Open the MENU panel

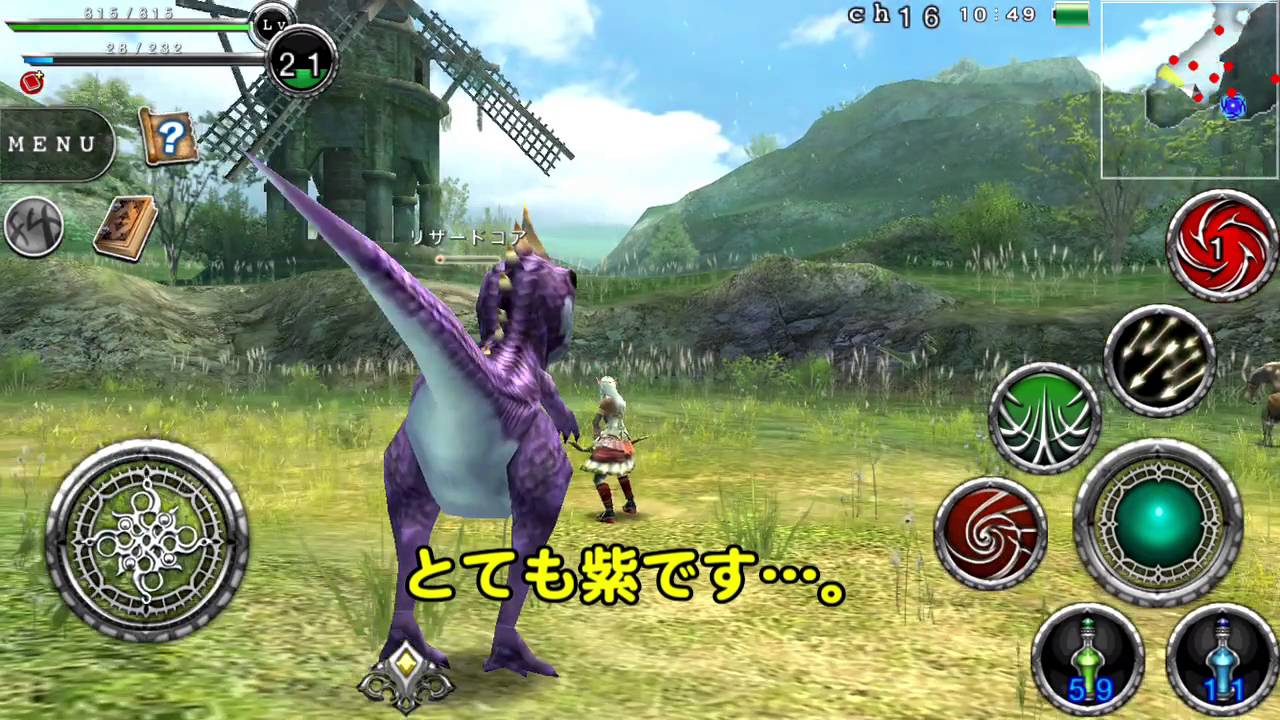[x=52, y=144]
